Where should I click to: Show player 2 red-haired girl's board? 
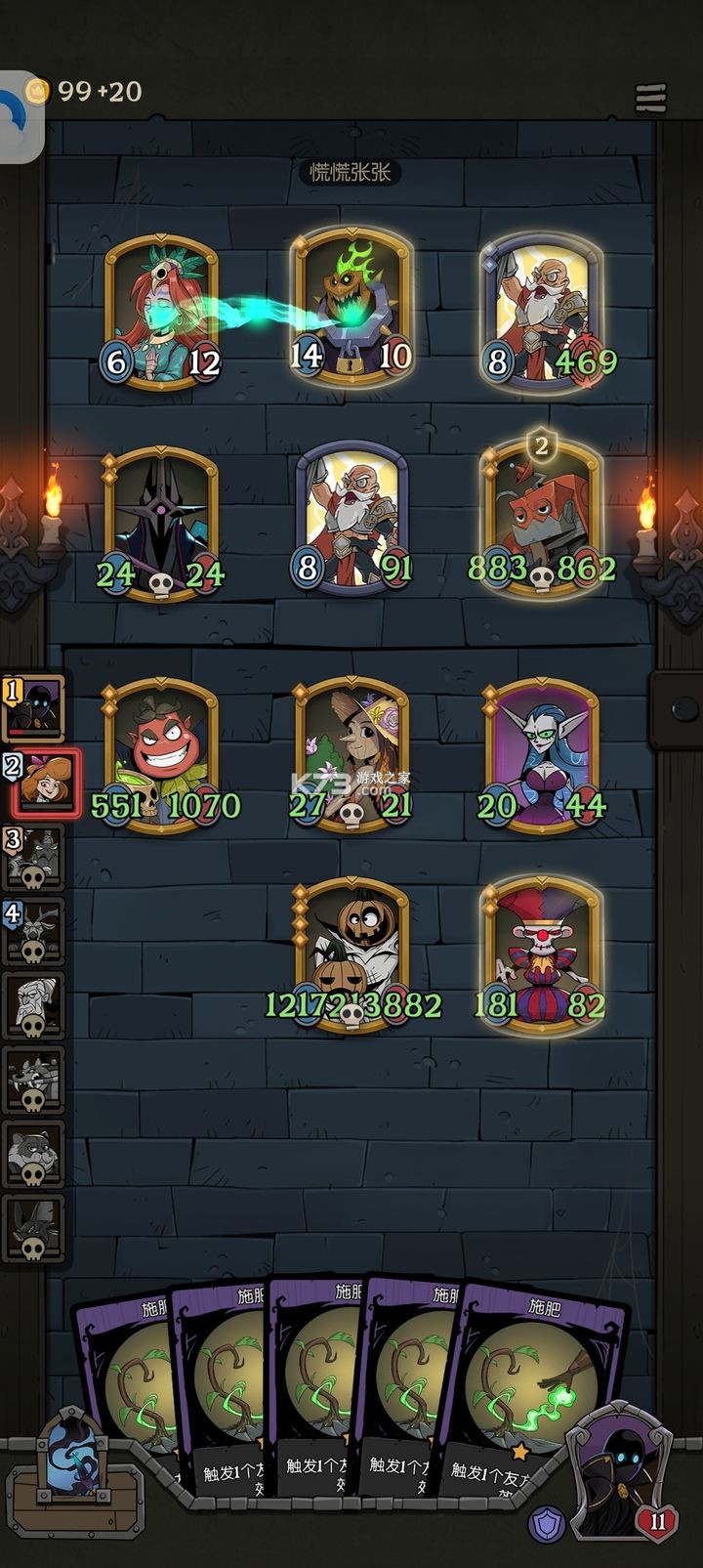pos(39,780)
